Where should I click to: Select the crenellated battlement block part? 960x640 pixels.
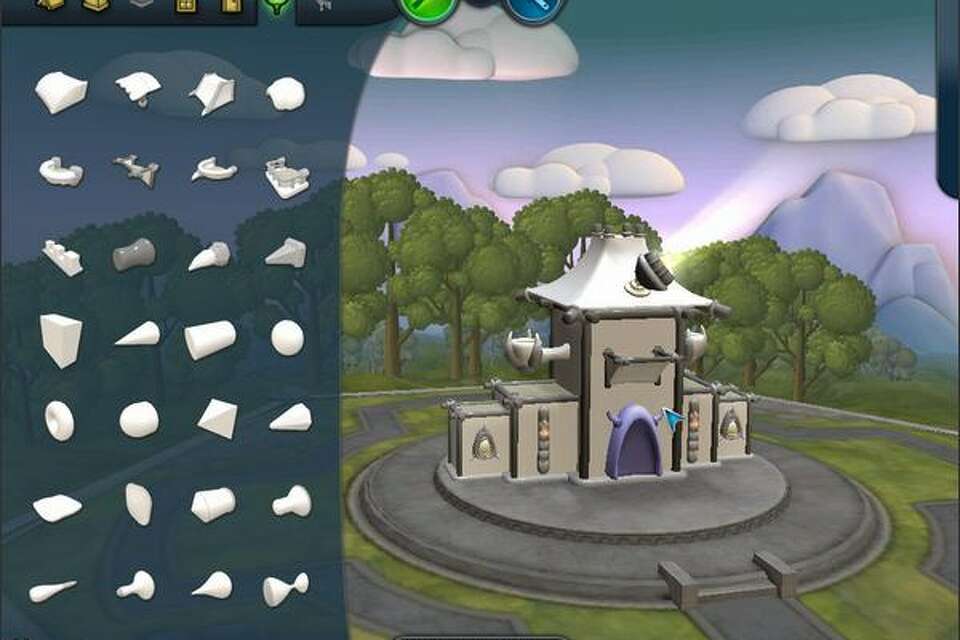click(x=62, y=257)
